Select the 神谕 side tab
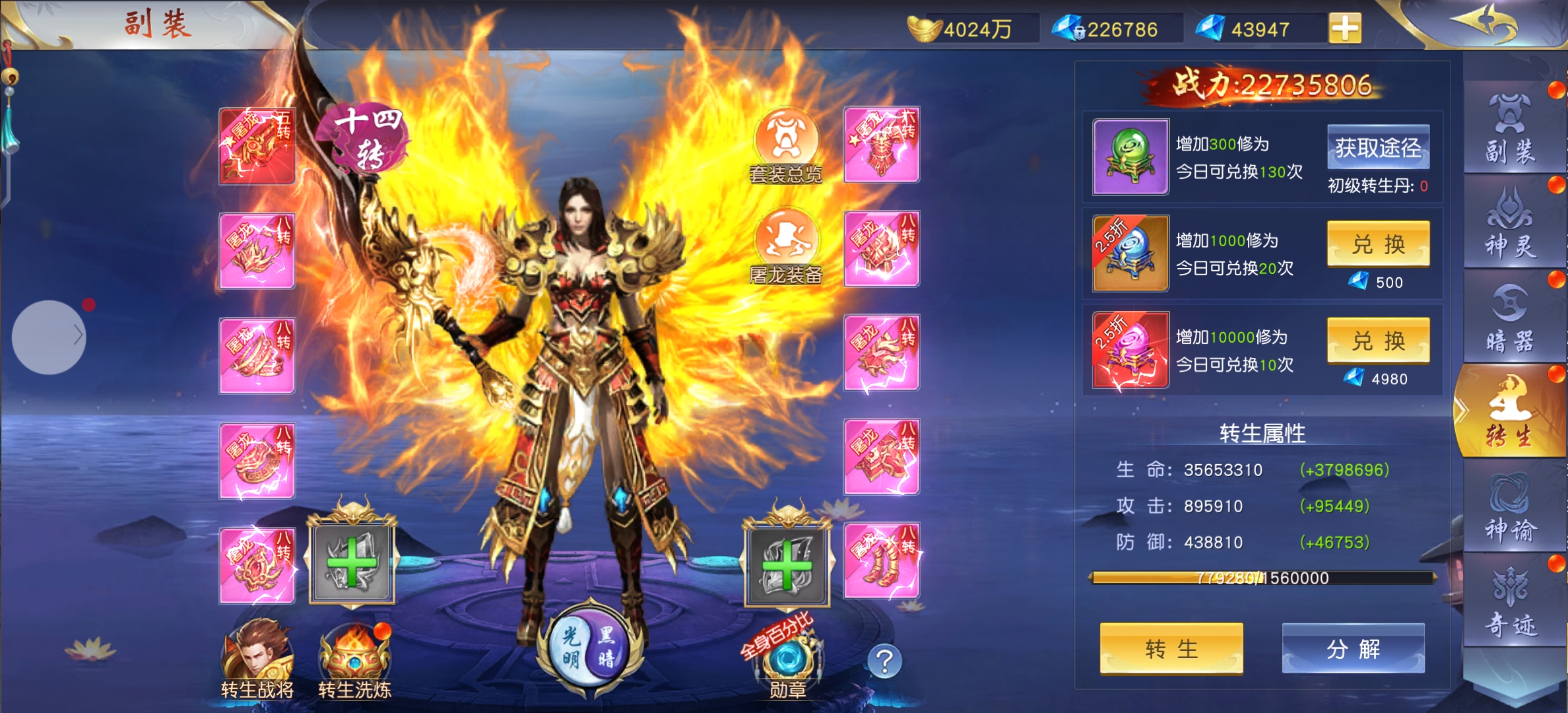This screenshot has height=713, width=1568. coord(1510,507)
